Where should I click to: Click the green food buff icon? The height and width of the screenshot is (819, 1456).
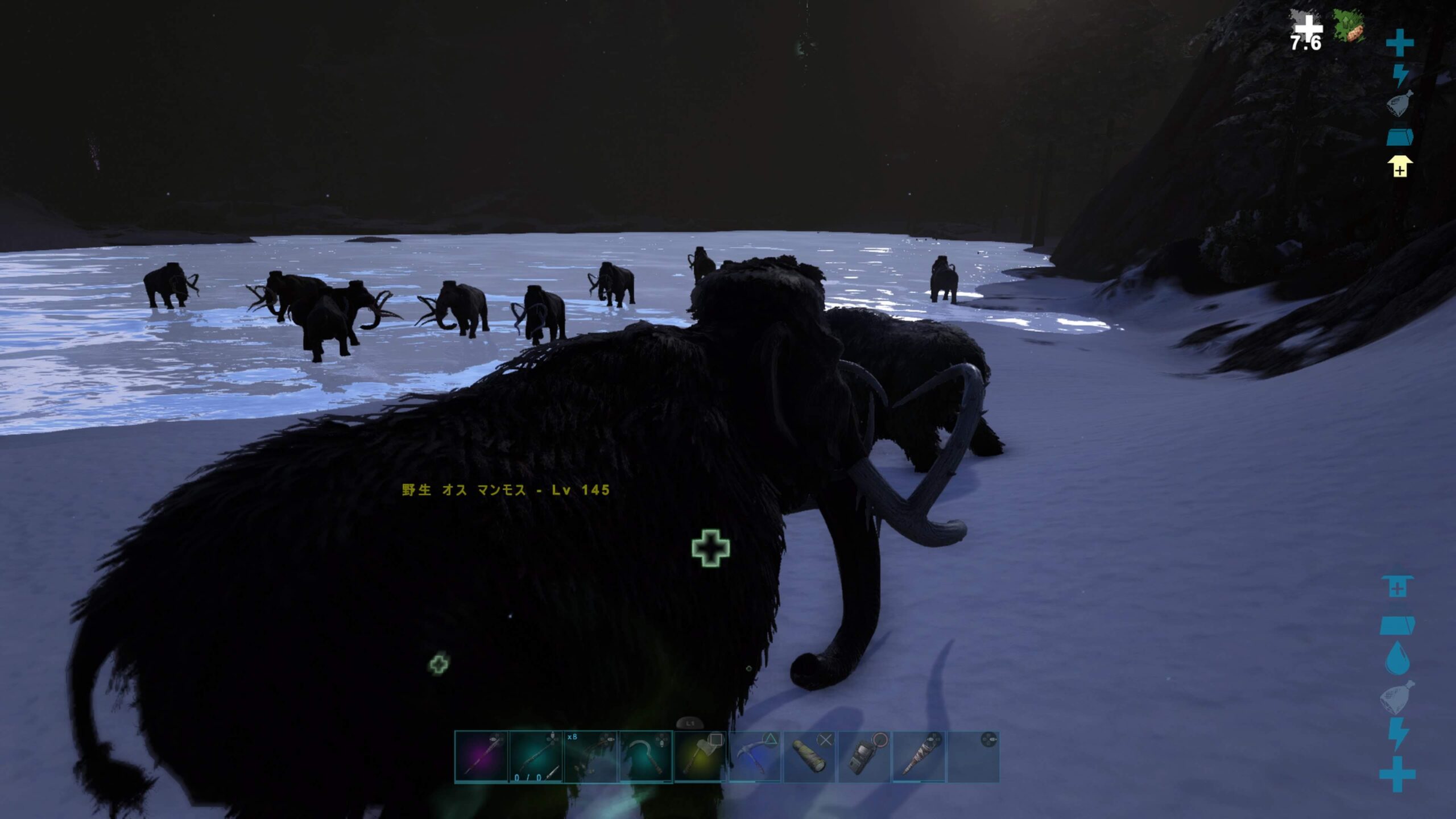tap(1349, 27)
